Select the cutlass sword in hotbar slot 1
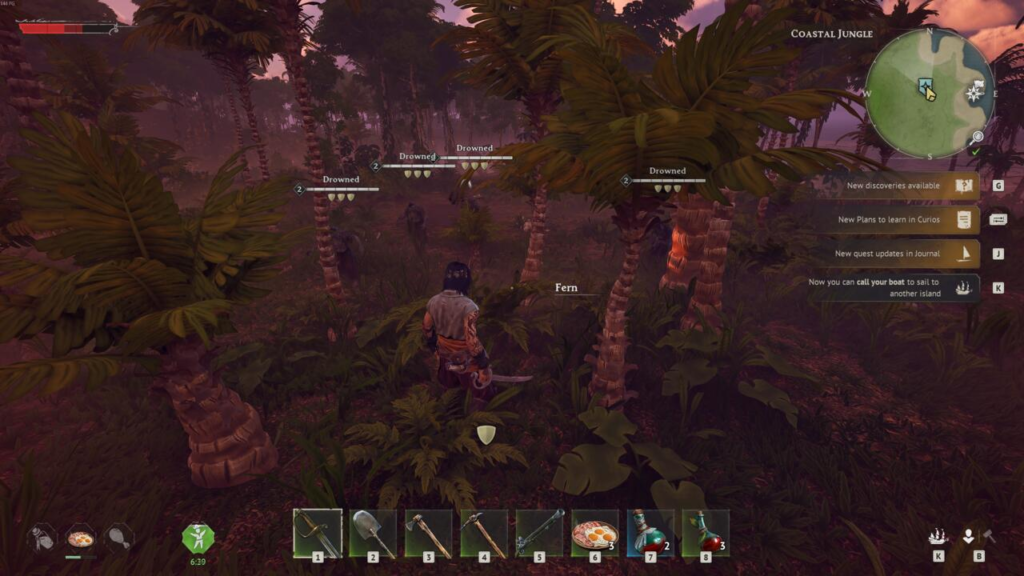 [x=318, y=533]
